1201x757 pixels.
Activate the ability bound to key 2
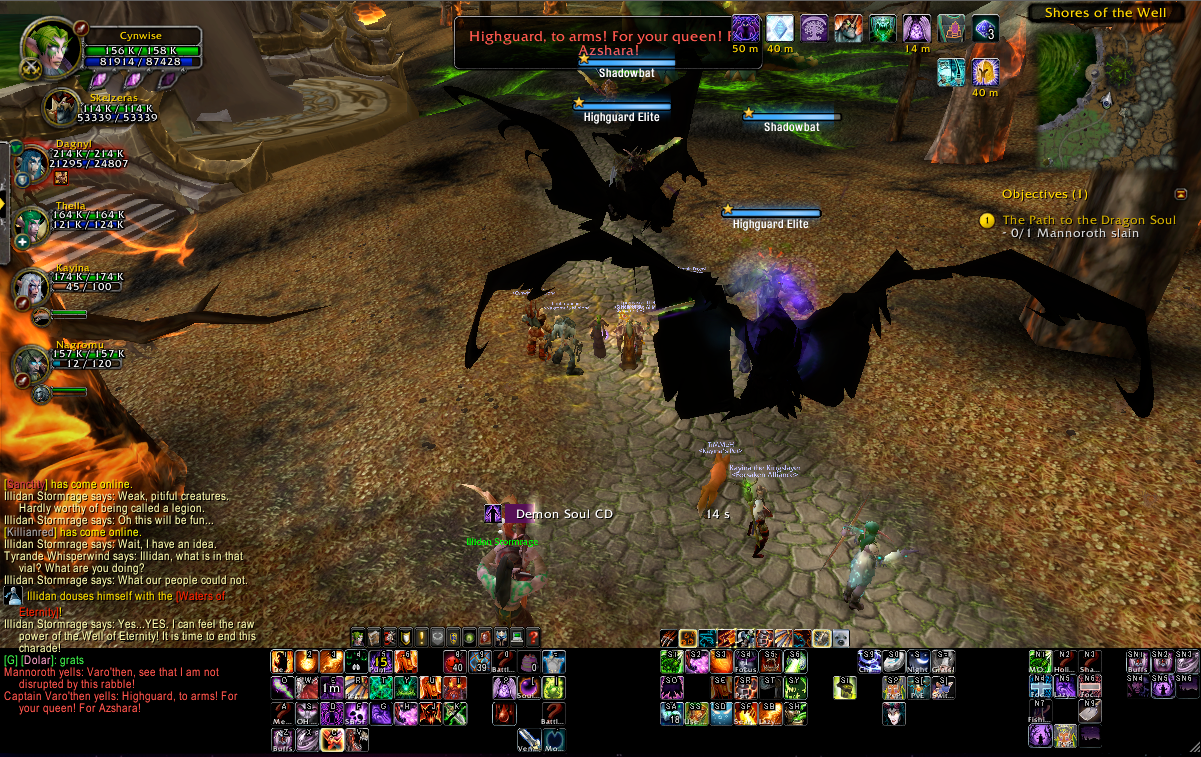click(x=305, y=661)
